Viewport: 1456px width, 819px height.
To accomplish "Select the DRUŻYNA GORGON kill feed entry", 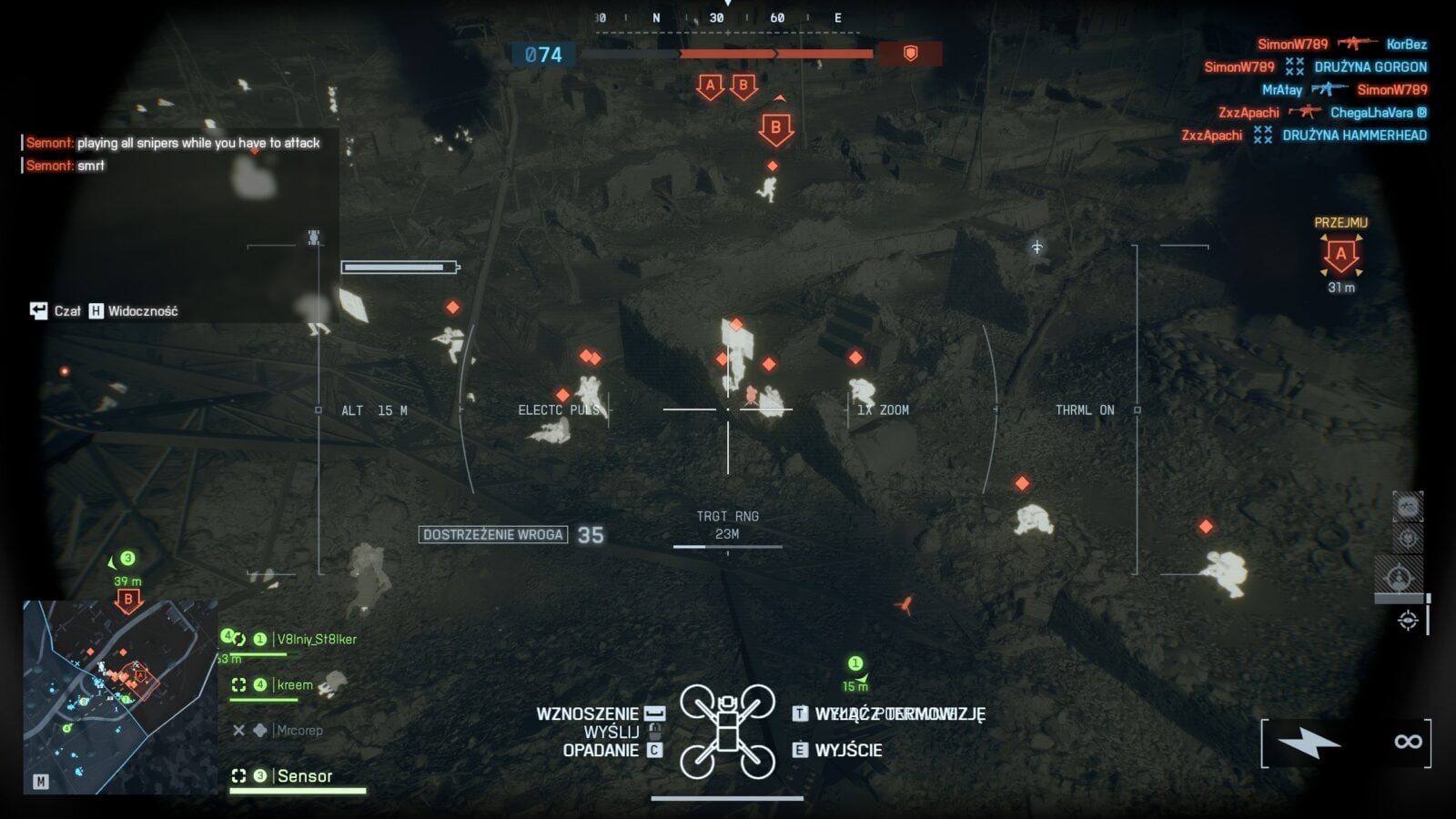I will [1370, 66].
